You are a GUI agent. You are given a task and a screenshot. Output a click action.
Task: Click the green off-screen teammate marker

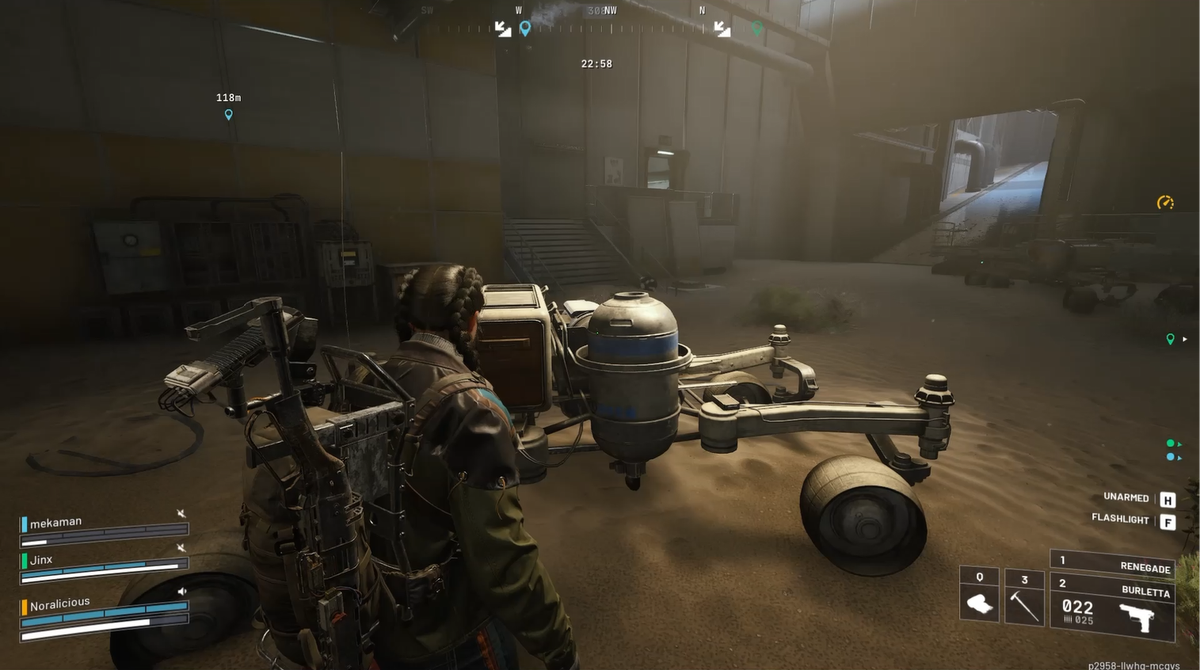[1170, 339]
